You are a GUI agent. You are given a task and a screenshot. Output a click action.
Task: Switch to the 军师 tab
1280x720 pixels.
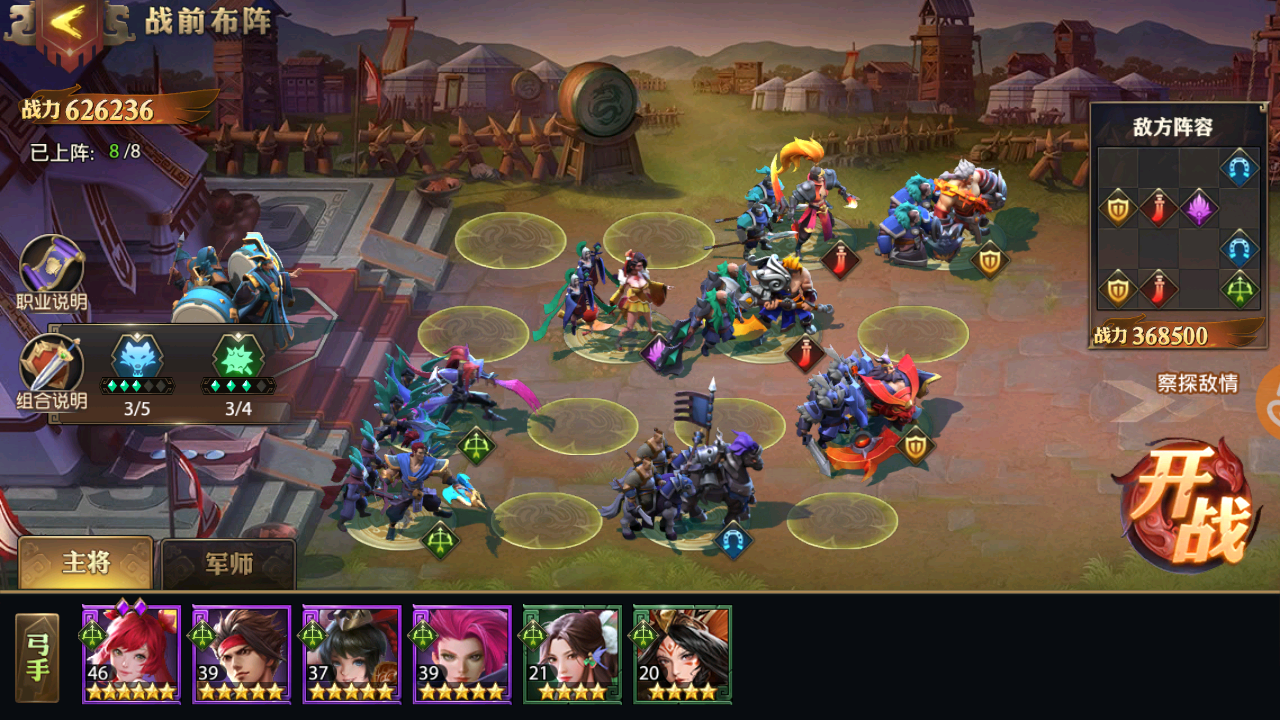click(229, 564)
